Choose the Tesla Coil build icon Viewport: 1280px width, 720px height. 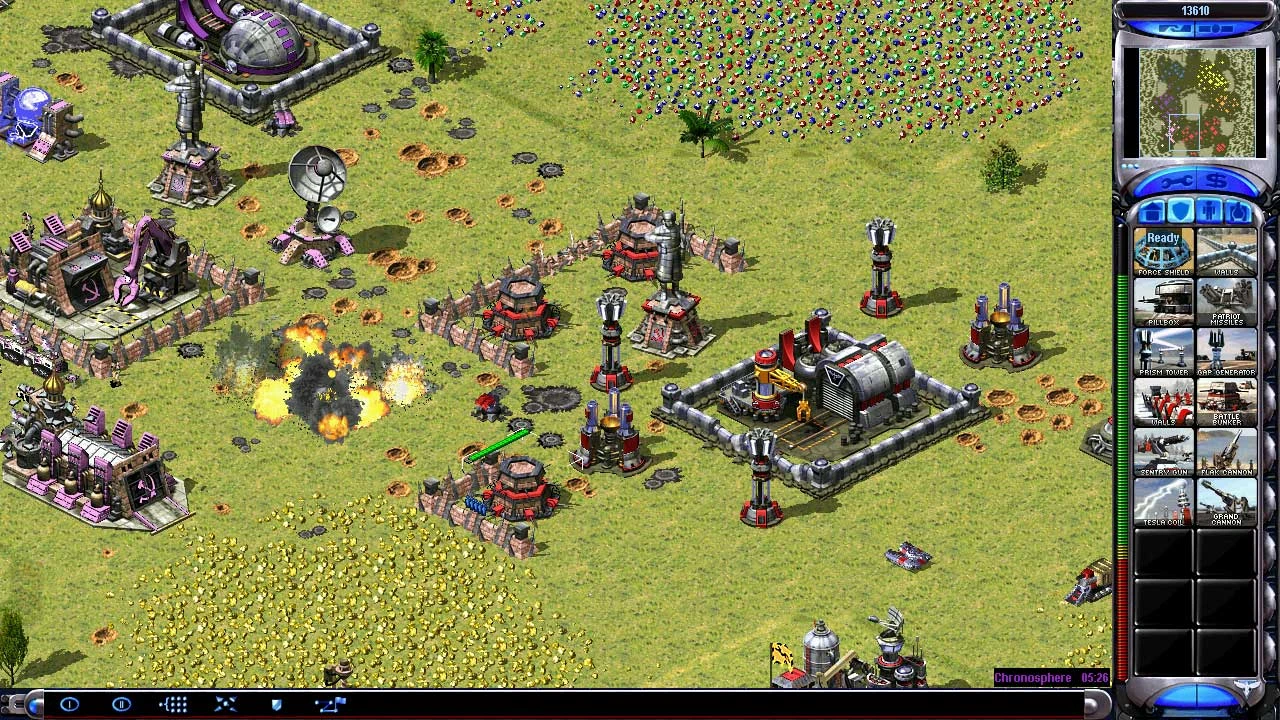(x=1163, y=502)
